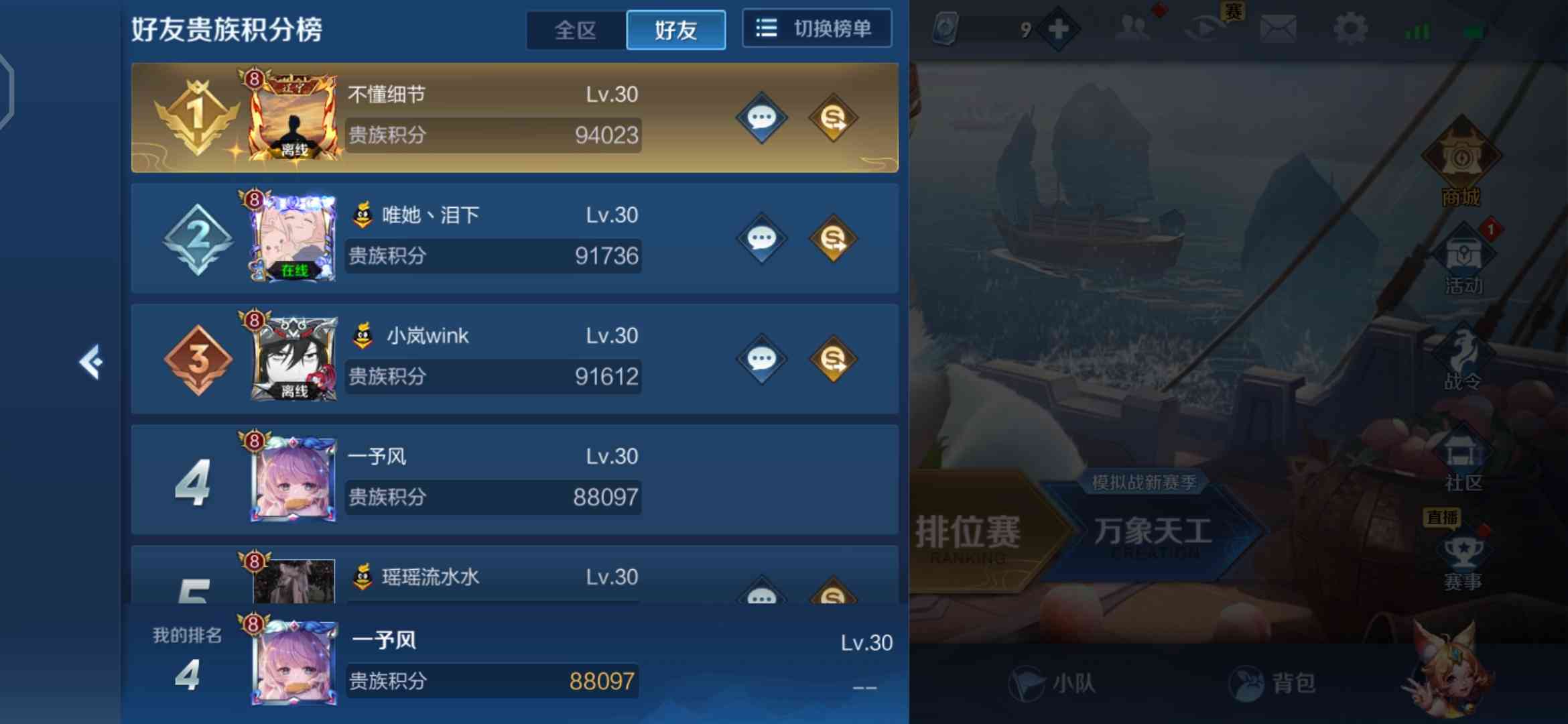Select the 好友 tab
Screen dimensions: 1568x724
(675, 29)
